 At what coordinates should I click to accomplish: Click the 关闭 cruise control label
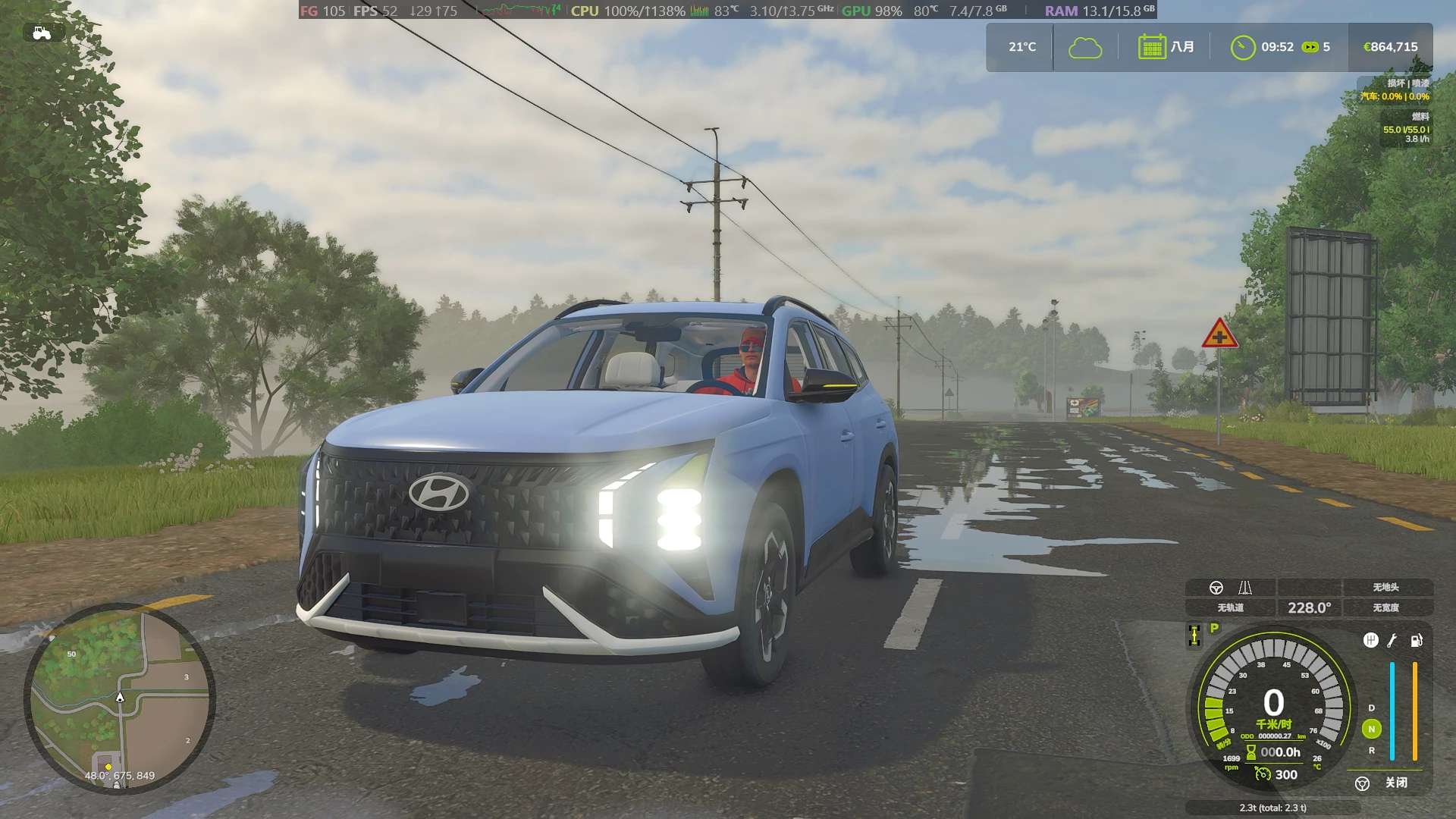(x=1396, y=783)
